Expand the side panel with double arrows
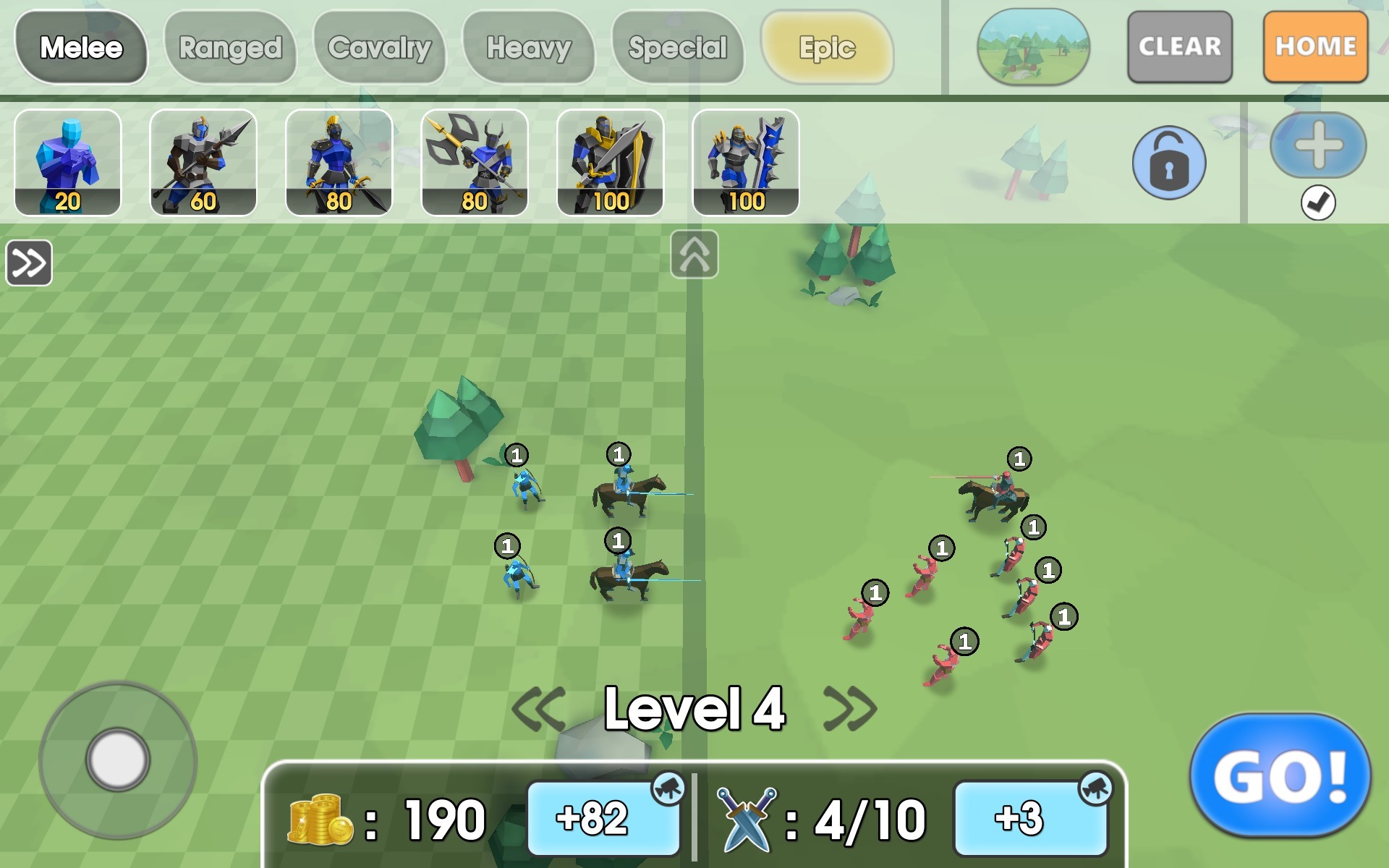The height and width of the screenshot is (868, 1389). tap(27, 263)
